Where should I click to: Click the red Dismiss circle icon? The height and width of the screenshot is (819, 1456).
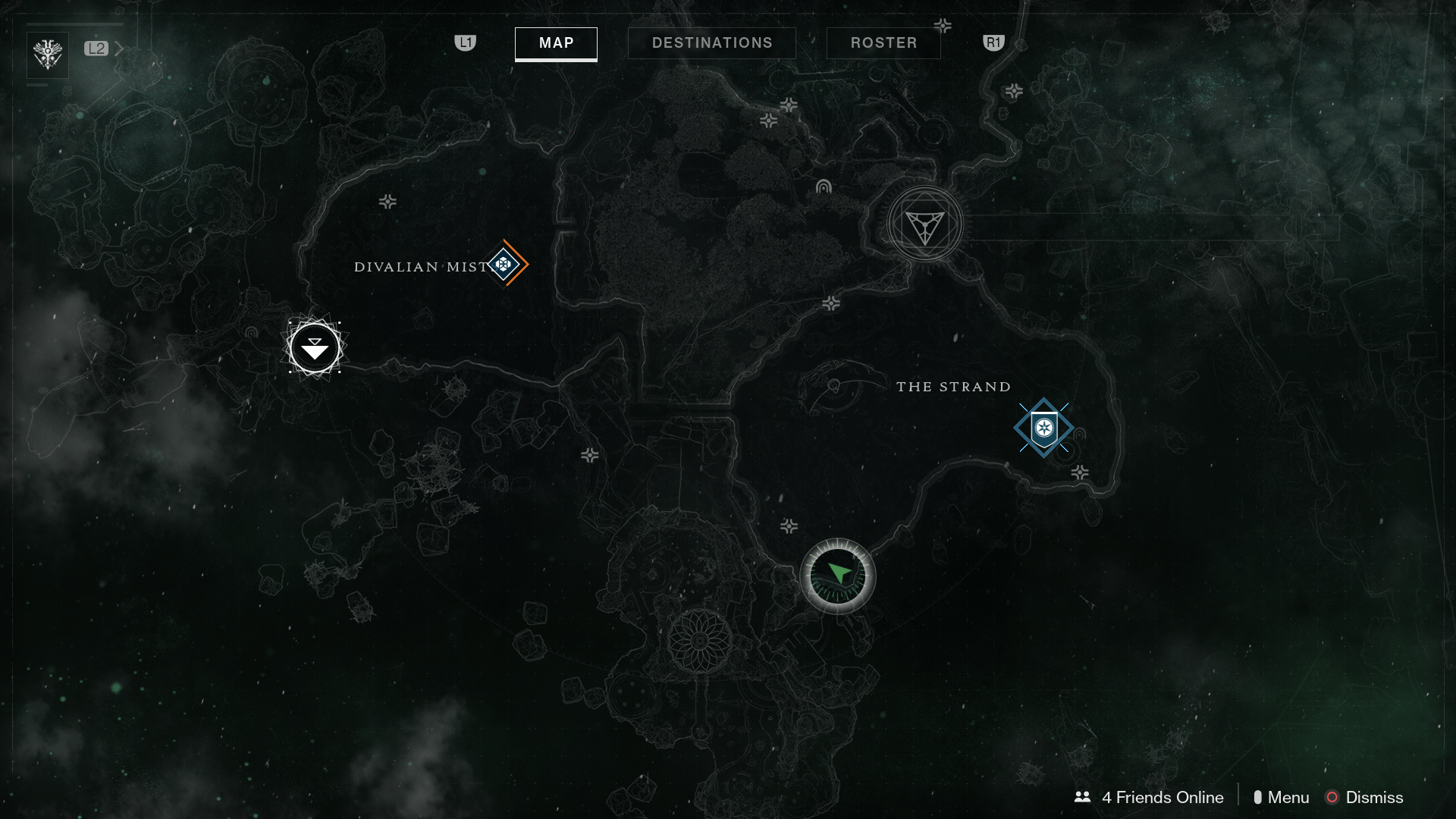tap(1331, 797)
